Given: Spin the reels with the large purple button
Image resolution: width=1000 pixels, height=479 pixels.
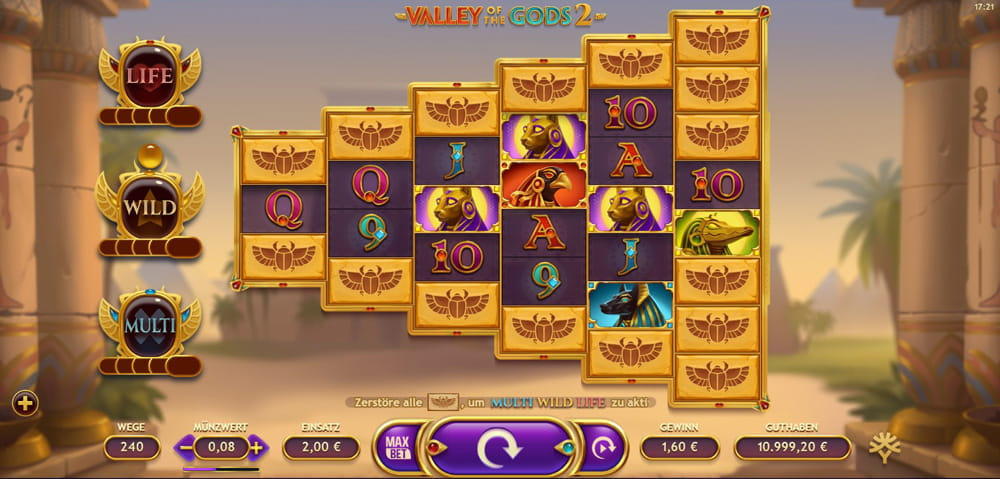Looking at the screenshot, I should coord(498,448).
